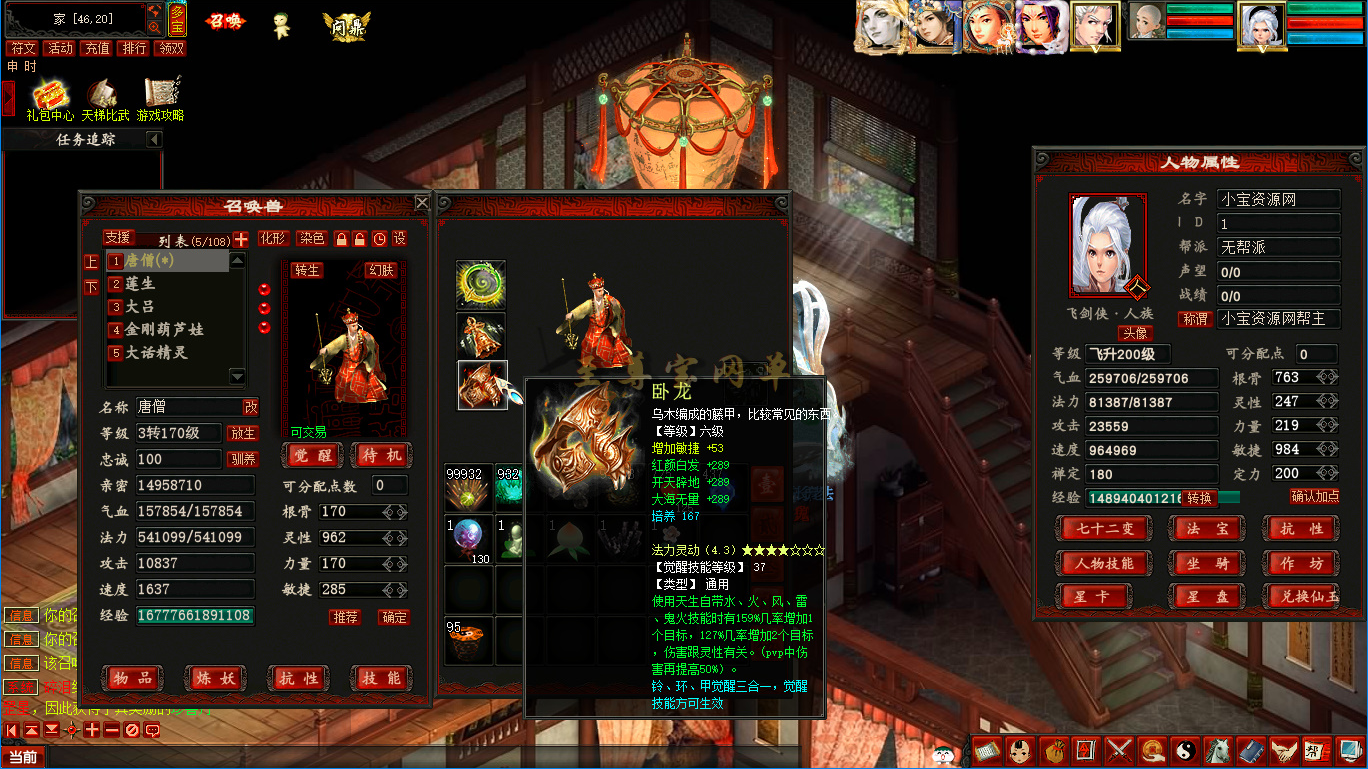Open the 天梯比武 ladder arena
The height and width of the screenshot is (769, 1368).
(105, 100)
